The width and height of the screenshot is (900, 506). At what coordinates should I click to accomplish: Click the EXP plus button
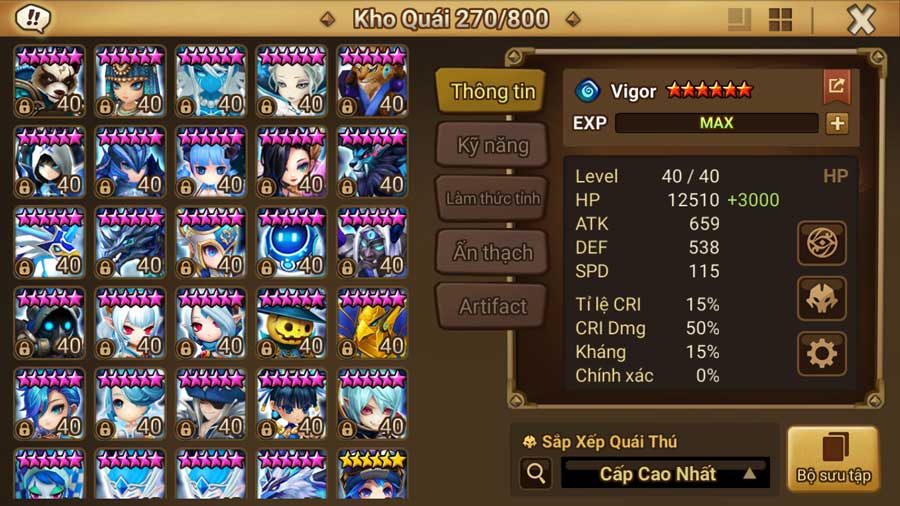(x=836, y=123)
